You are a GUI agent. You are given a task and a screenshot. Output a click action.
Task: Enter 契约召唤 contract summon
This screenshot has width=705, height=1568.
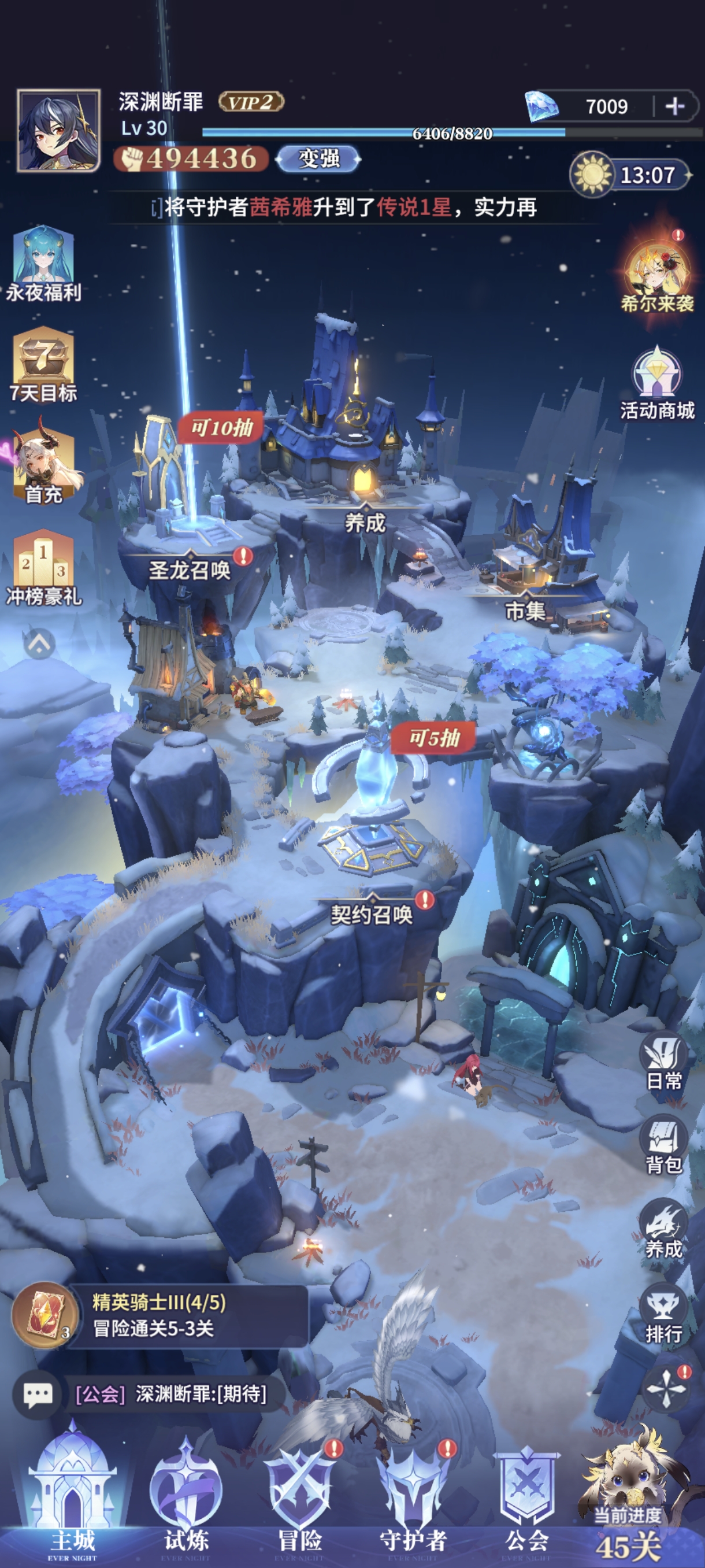[371, 913]
